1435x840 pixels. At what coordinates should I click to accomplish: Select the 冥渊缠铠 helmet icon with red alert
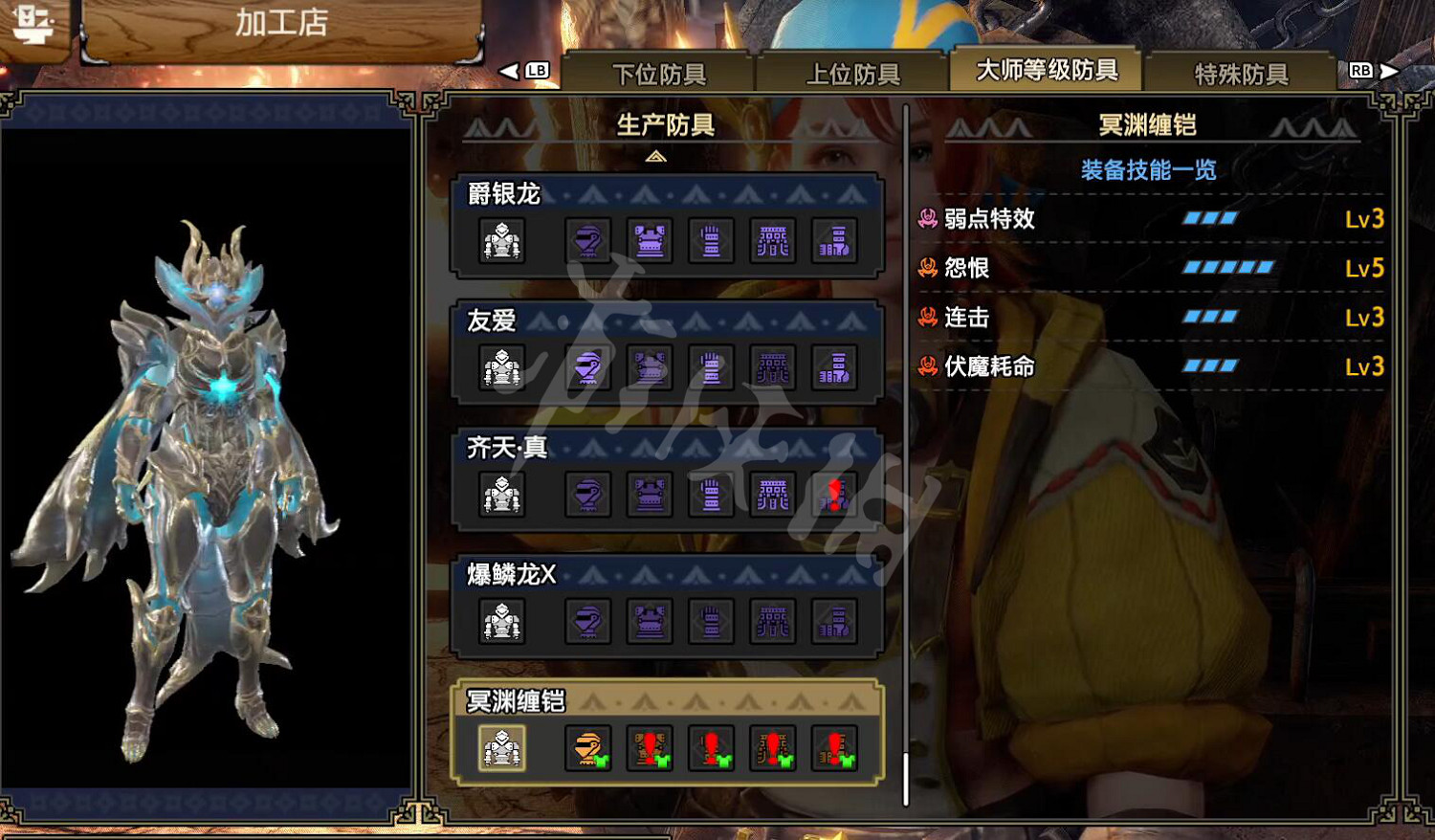(x=587, y=749)
